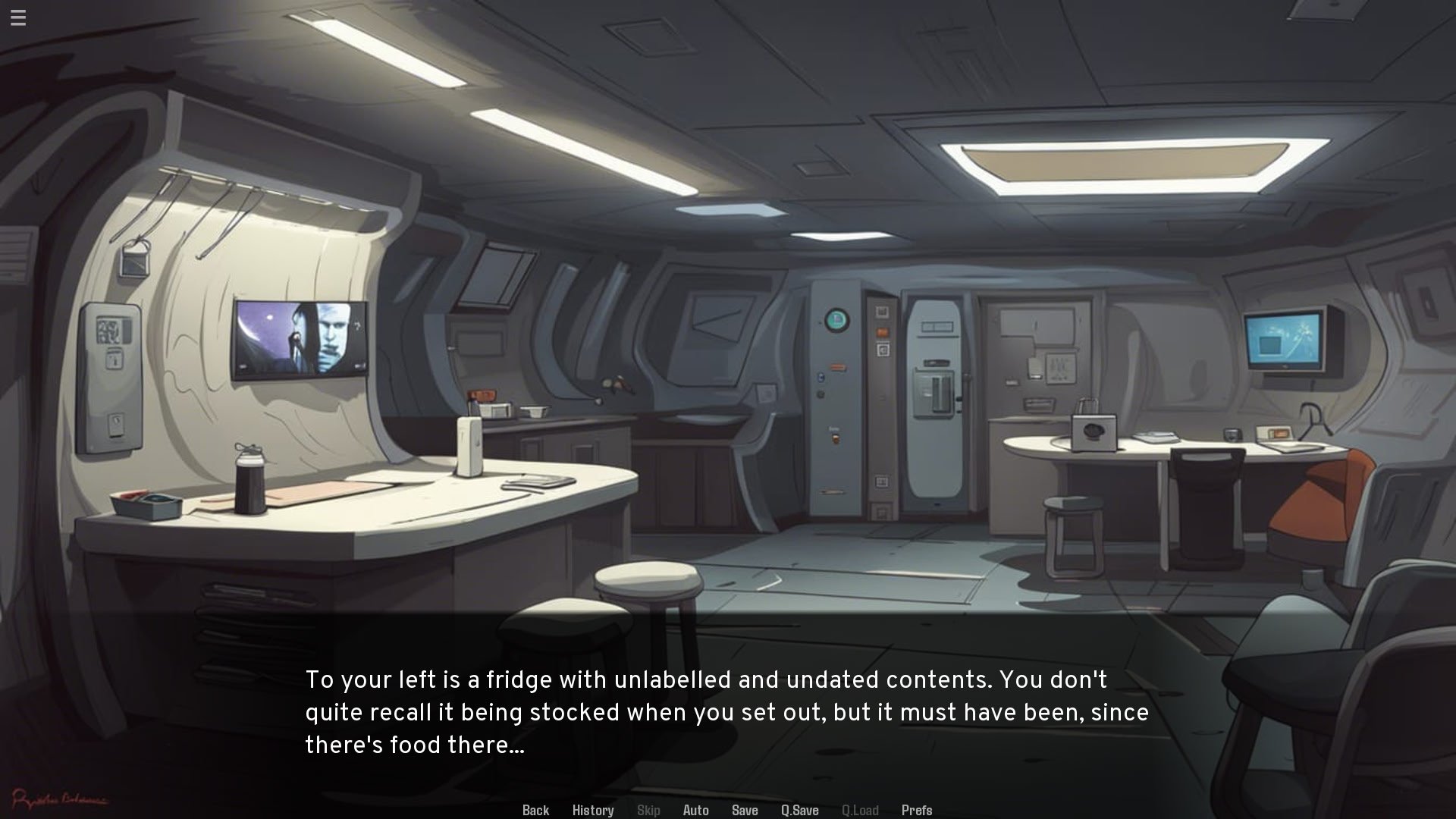The width and height of the screenshot is (1456, 819).
Task: Open the dialogue History log
Action: coord(593,810)
